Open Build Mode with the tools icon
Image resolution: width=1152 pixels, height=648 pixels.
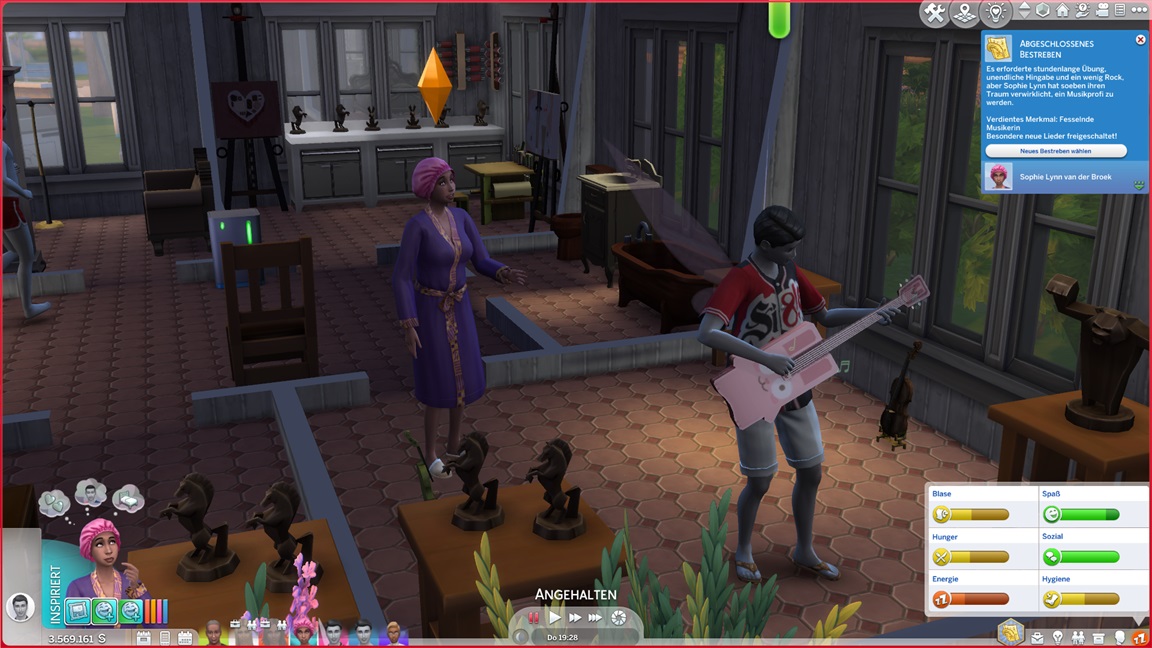tap(934, 13)
